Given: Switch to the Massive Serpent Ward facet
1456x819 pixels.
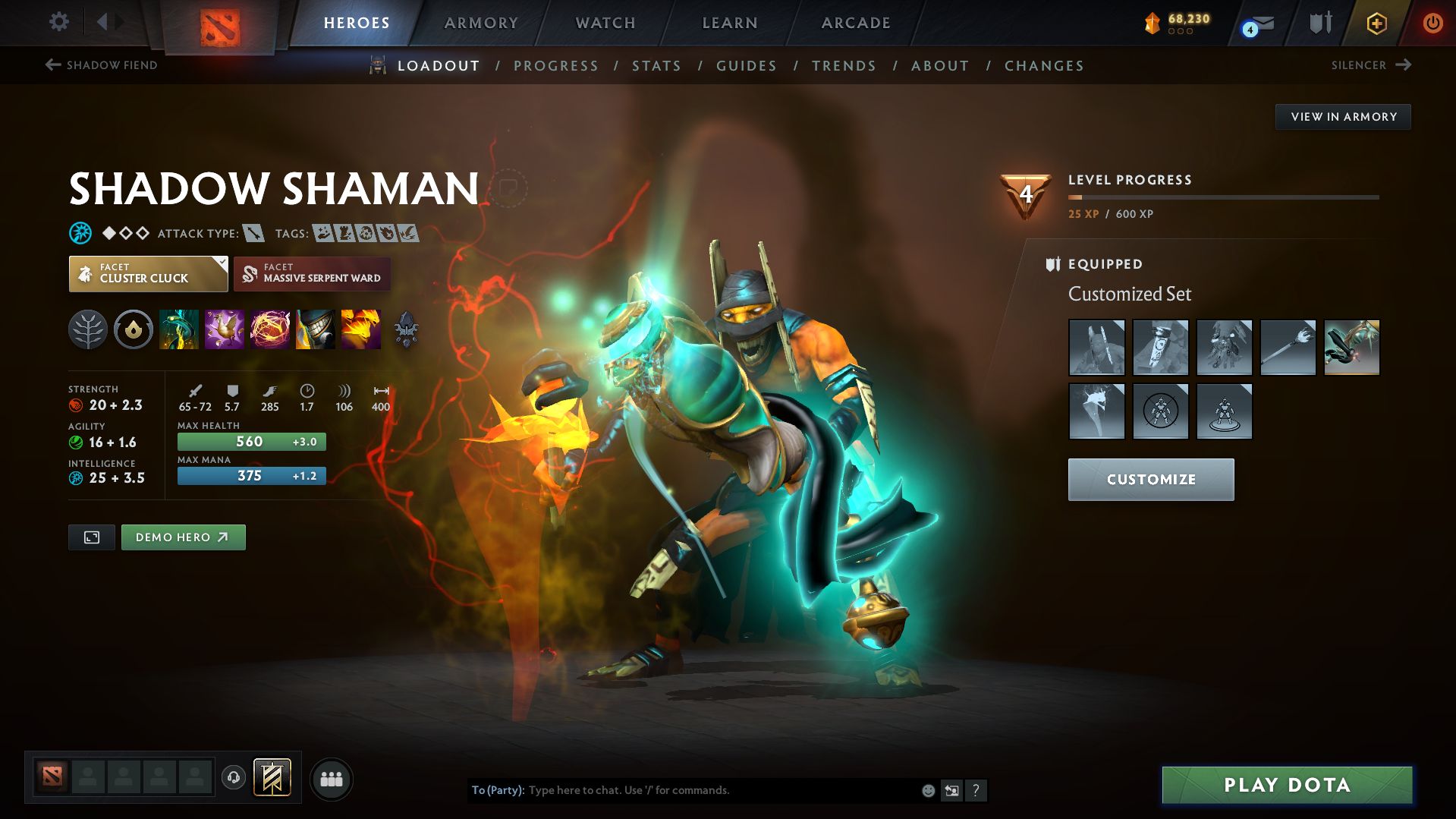Looking at the screenshot, I should pyautogui.click(x=312, y=273).
